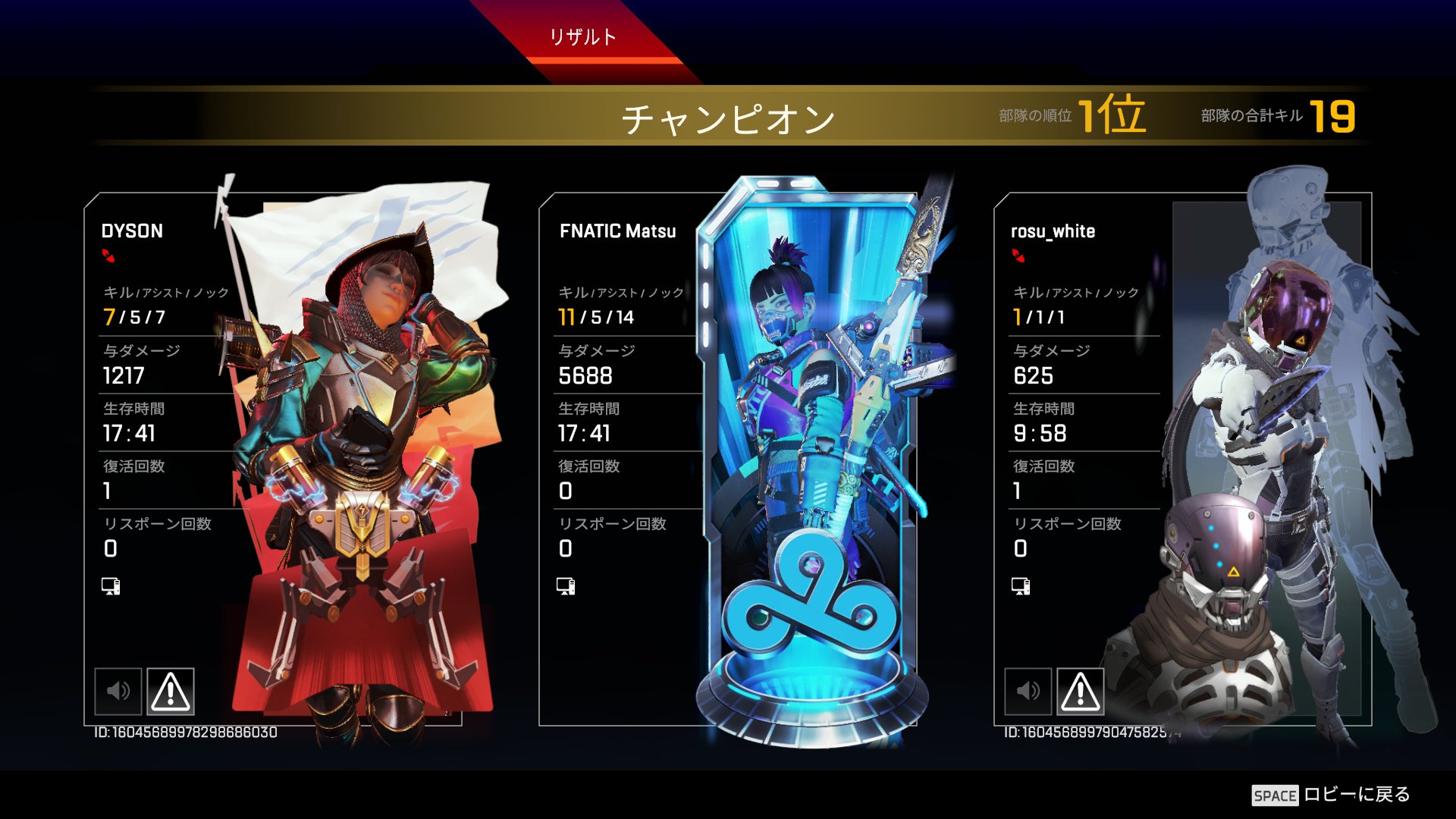Image resolution: width=1456 pixels, height=819 pixels.
Task: Mute rosu_white's voice chat speaker icon
Action: click(1029, 692)
